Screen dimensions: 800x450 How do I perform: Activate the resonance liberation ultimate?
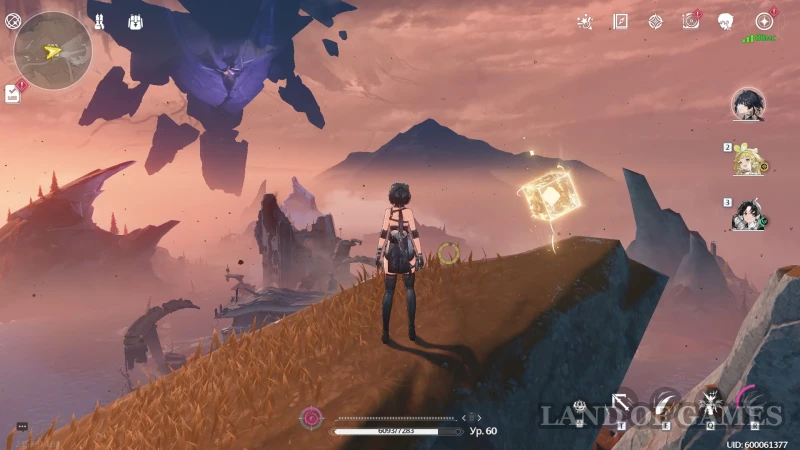click(756, 402)
